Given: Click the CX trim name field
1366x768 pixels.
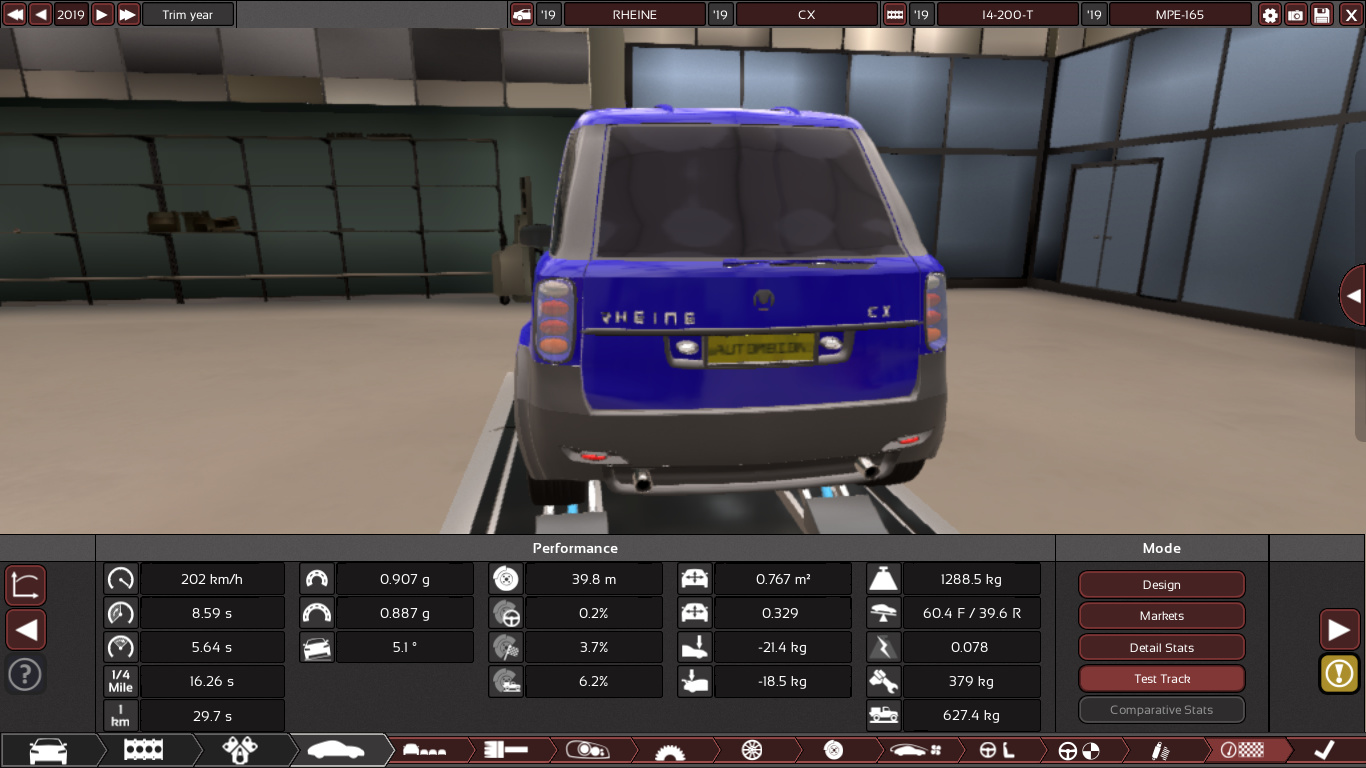Looking at the screenshot, I should click(x=806, y=15).
